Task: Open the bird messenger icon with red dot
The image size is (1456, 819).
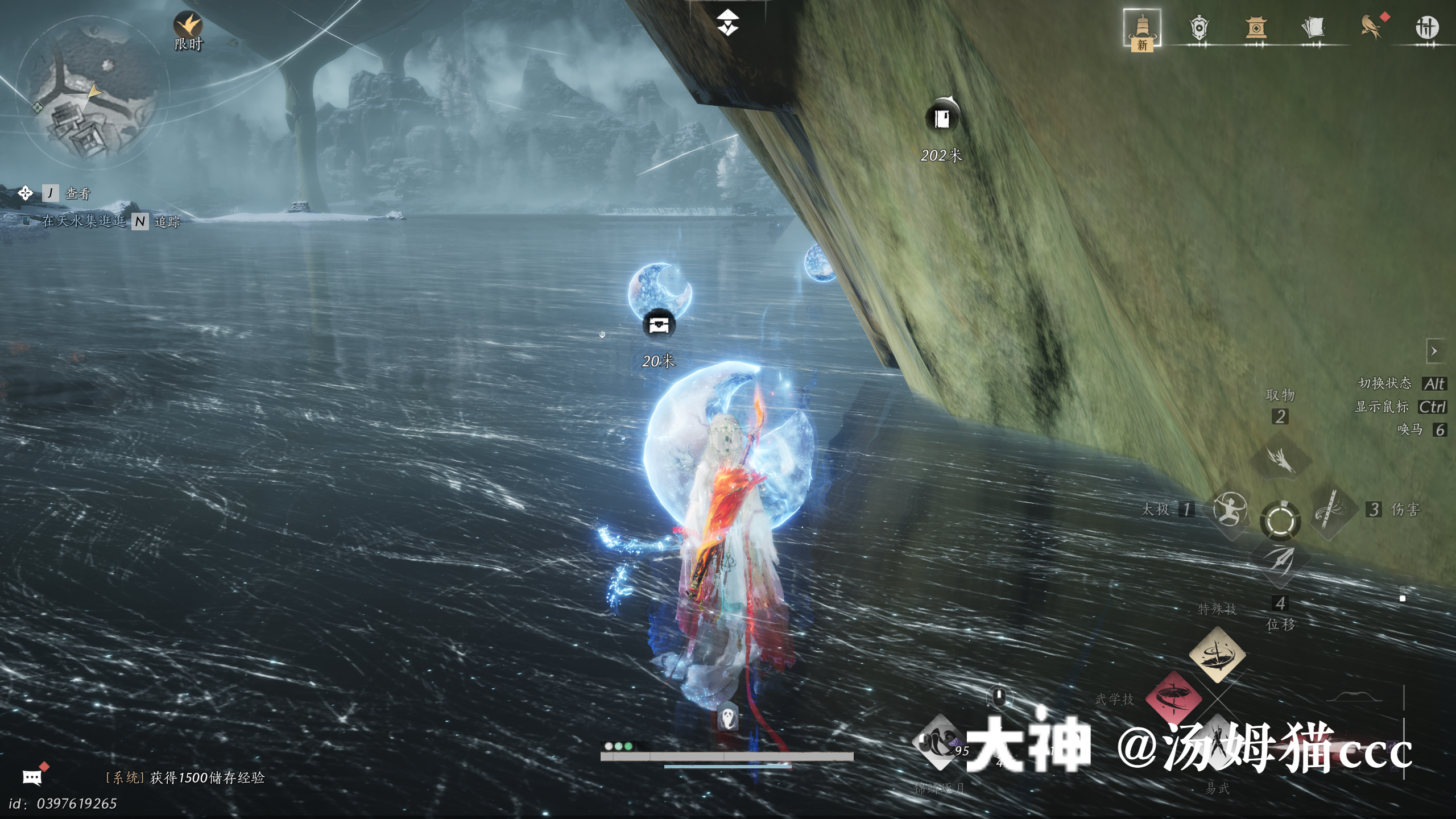Action: [x=1371, y=27]
